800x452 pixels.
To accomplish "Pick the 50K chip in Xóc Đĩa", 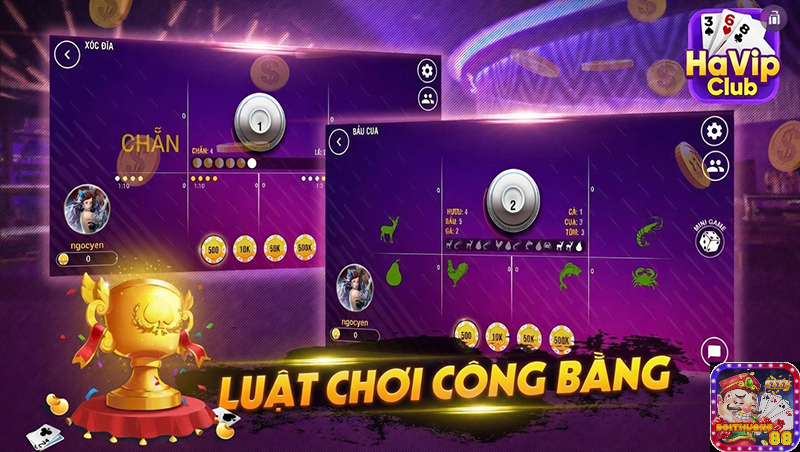I will pos(276,248).
